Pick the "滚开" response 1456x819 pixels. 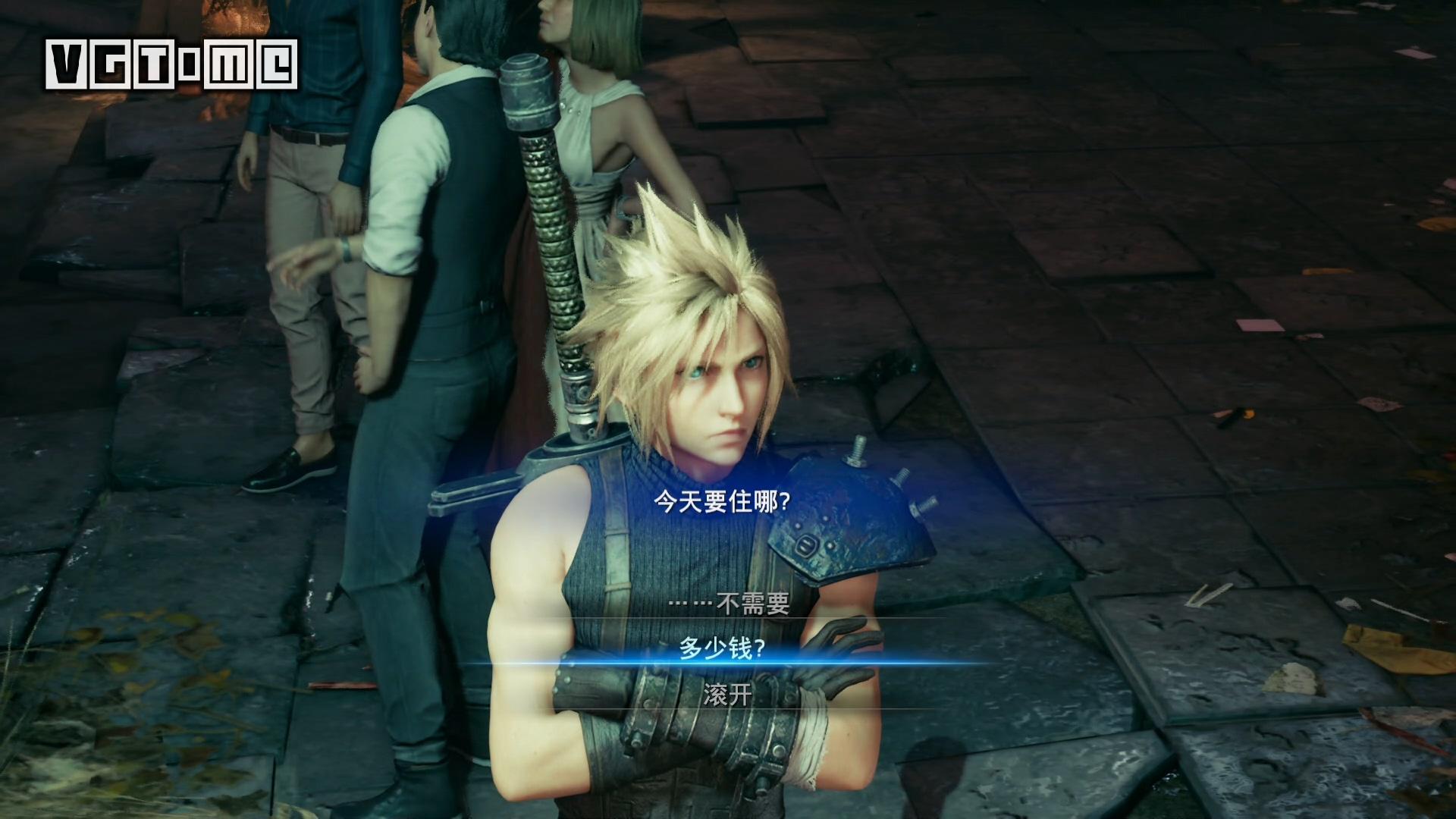point(727,695)
